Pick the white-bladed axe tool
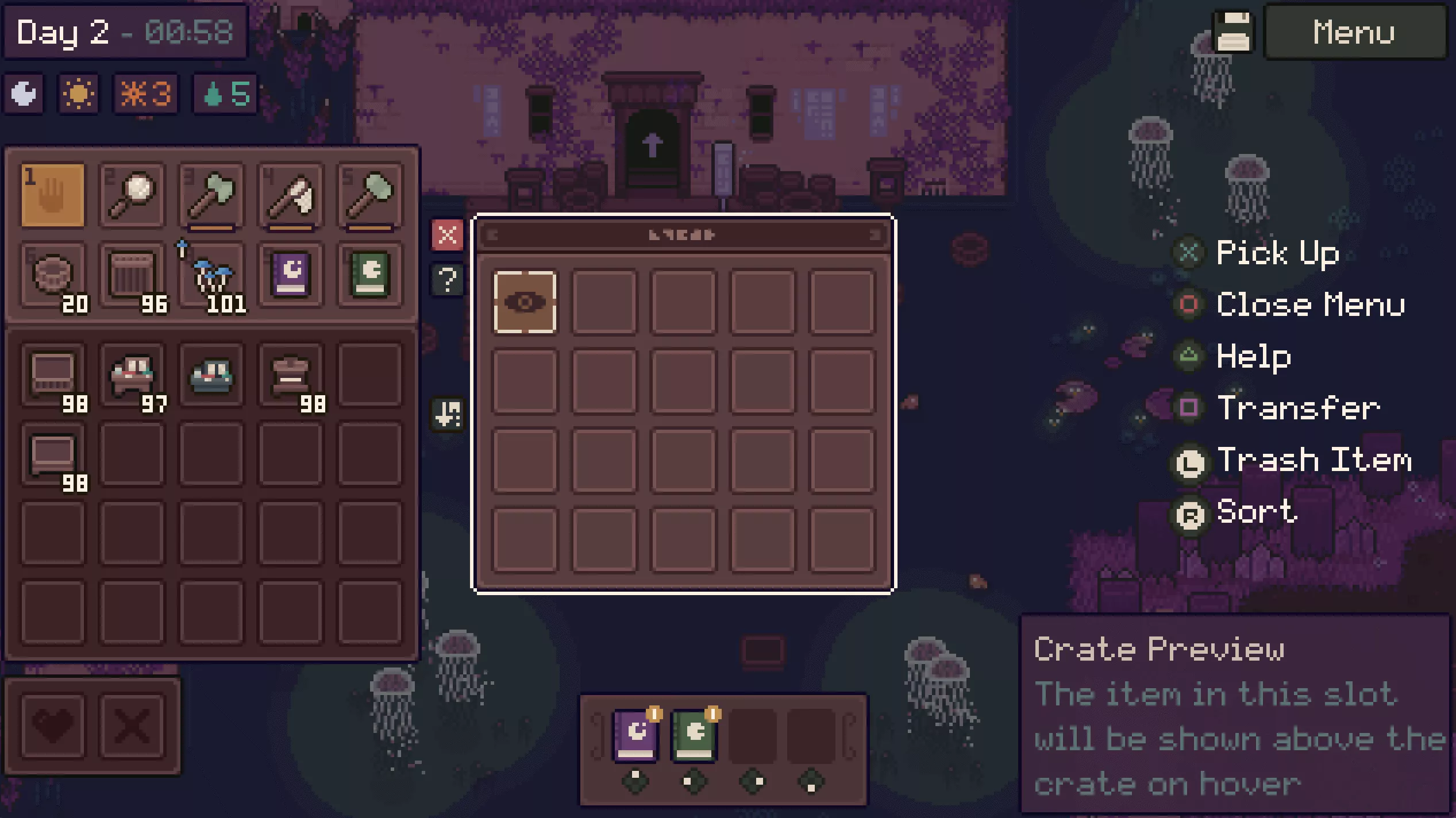The width and height of the screenshot is (1456, 818). click(291, 195)
